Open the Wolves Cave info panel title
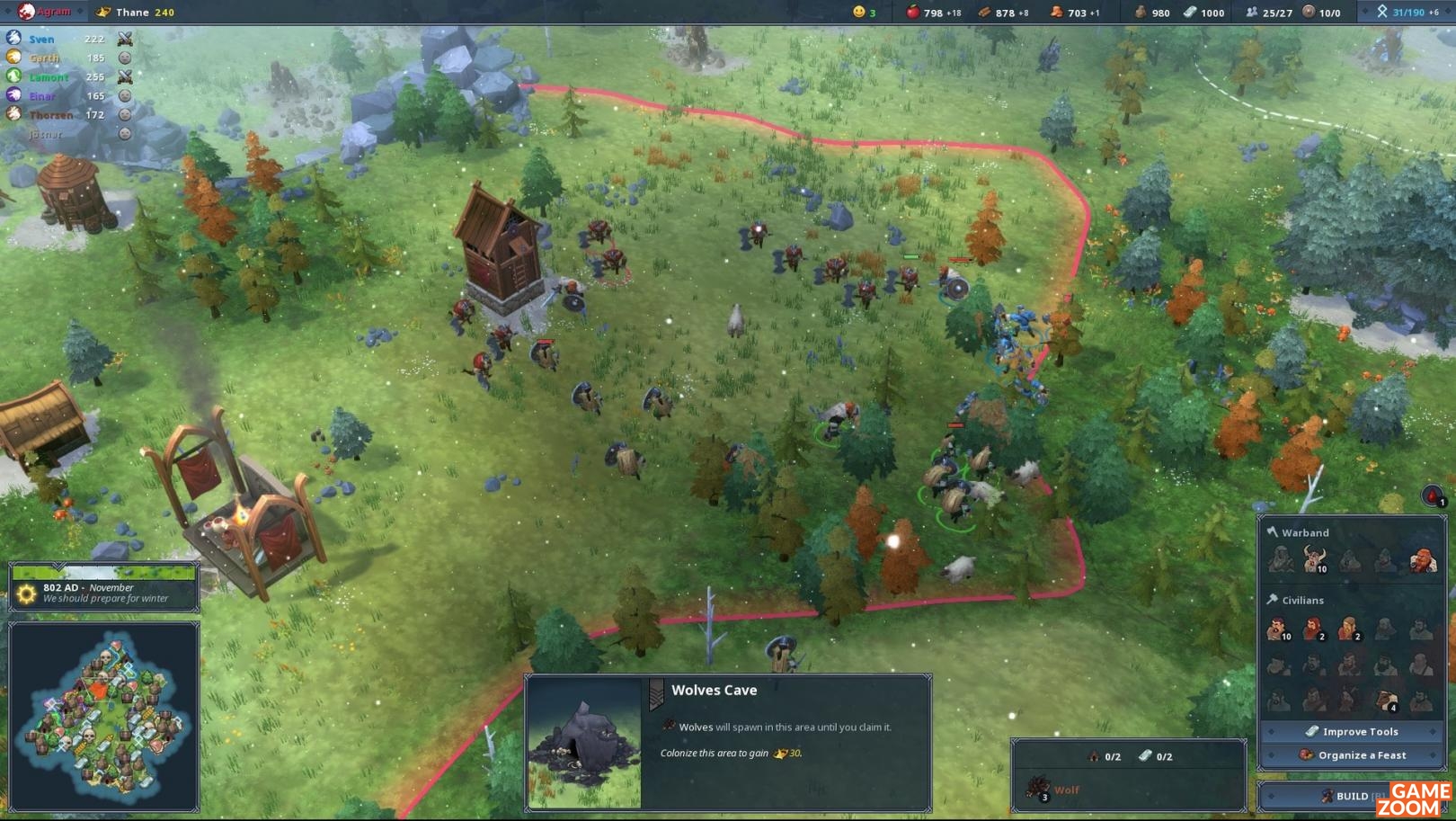 click(714, 691)
